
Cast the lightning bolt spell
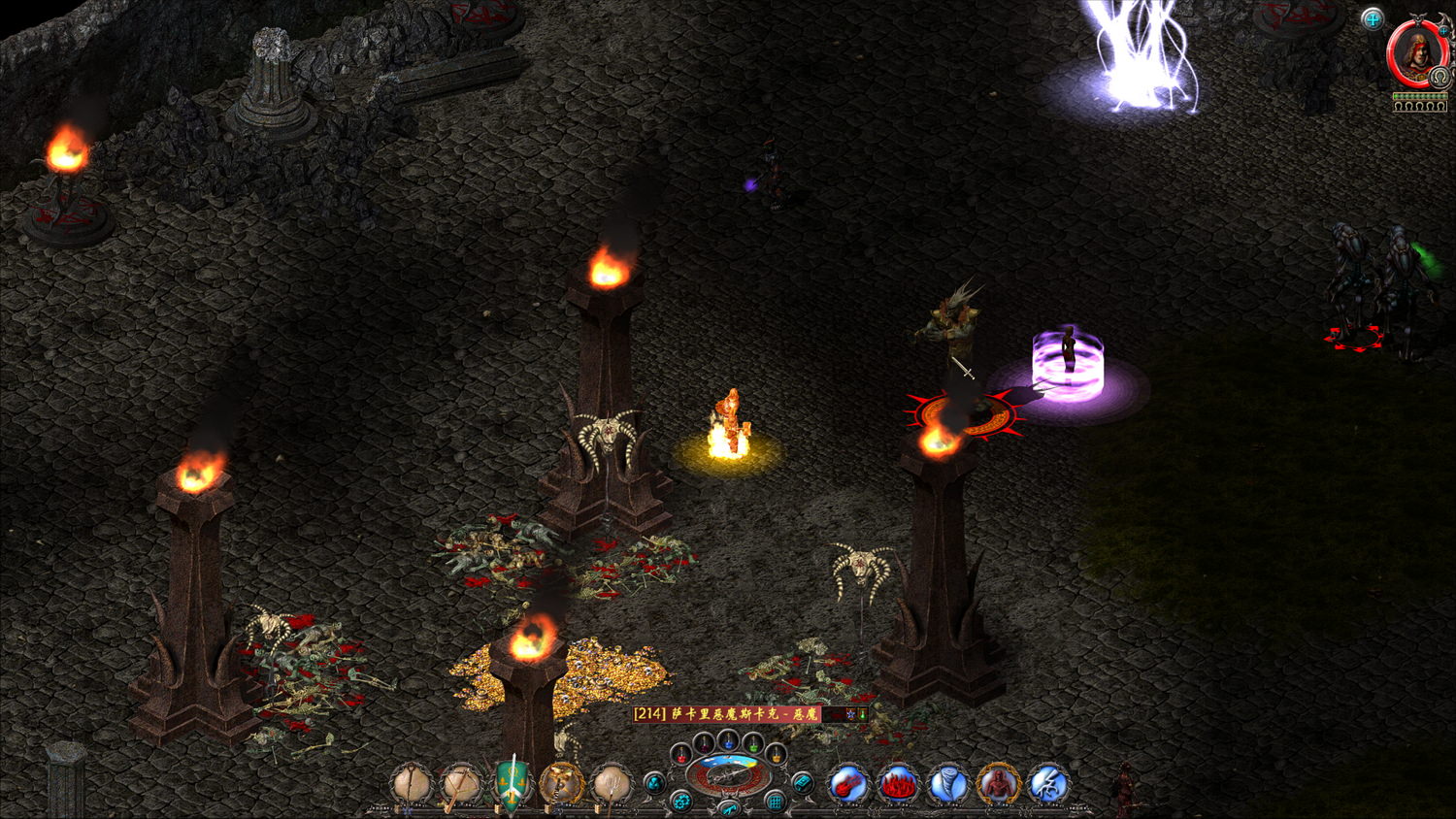pyautogui.click(x=1047, y=784)
